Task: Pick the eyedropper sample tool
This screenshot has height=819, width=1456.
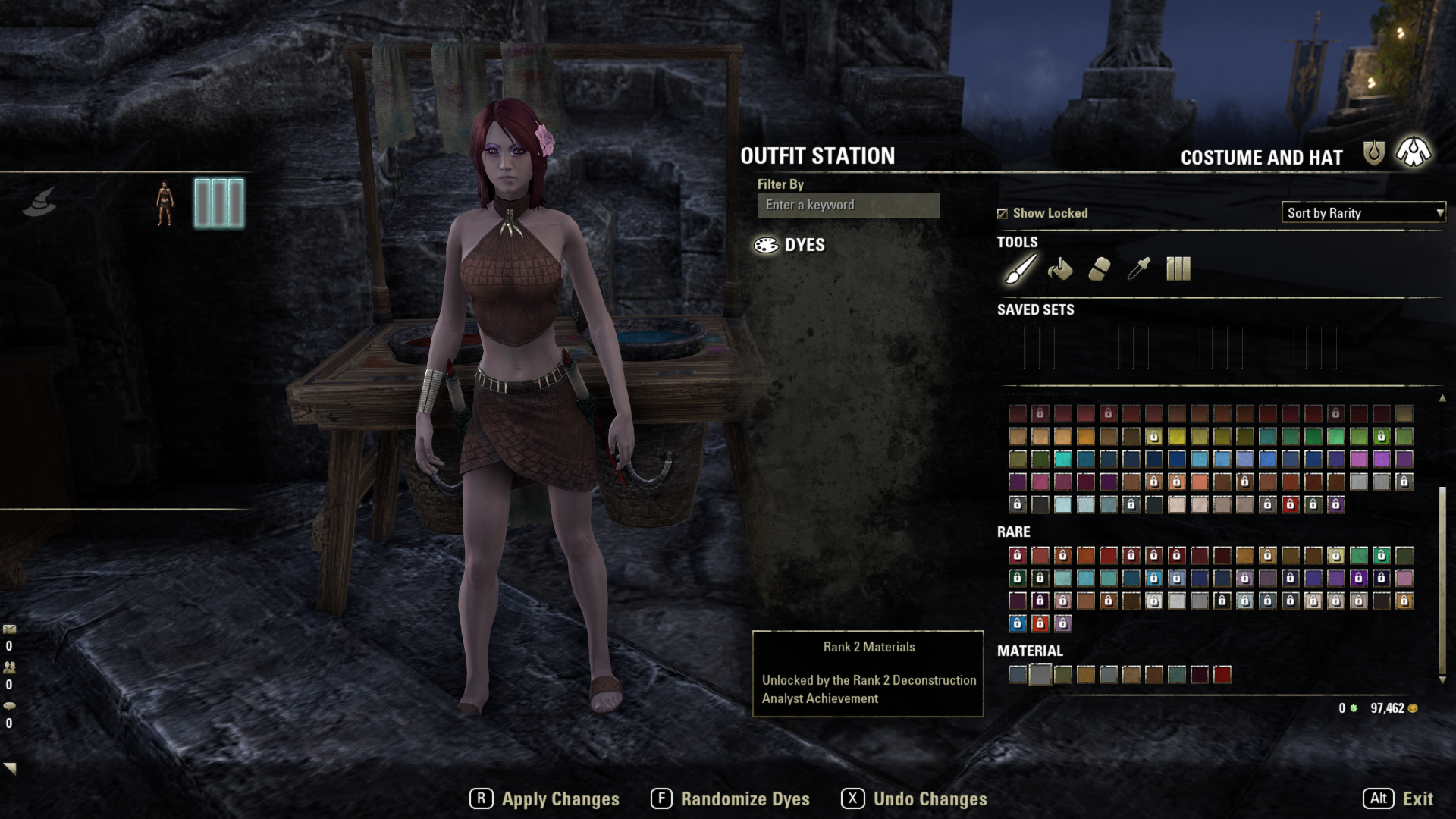Action: 1138,269
